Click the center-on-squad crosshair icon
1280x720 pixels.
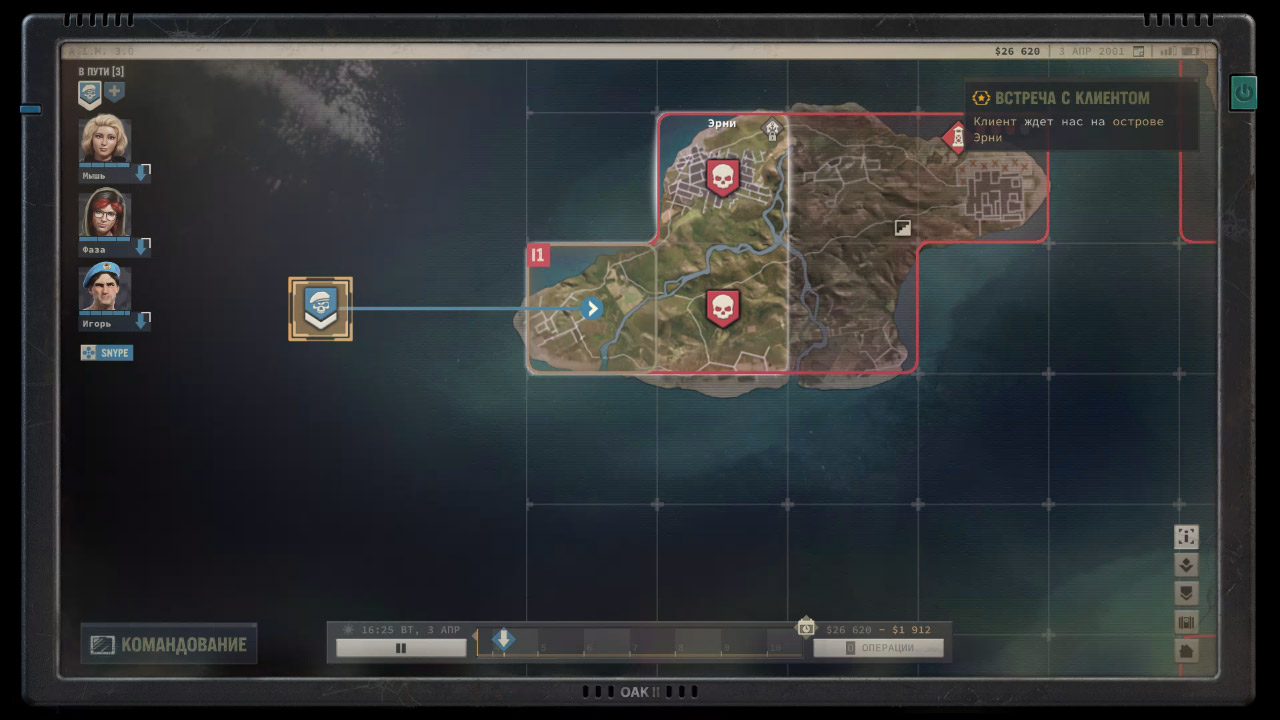coord(1186,537)
